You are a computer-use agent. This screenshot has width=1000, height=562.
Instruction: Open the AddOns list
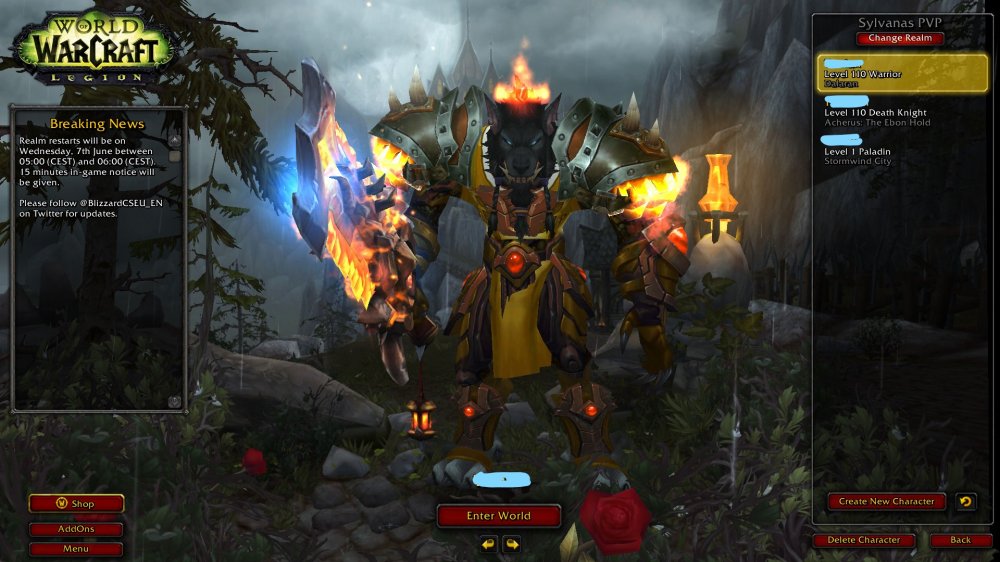pyautogui.click(x=76, y=530)
